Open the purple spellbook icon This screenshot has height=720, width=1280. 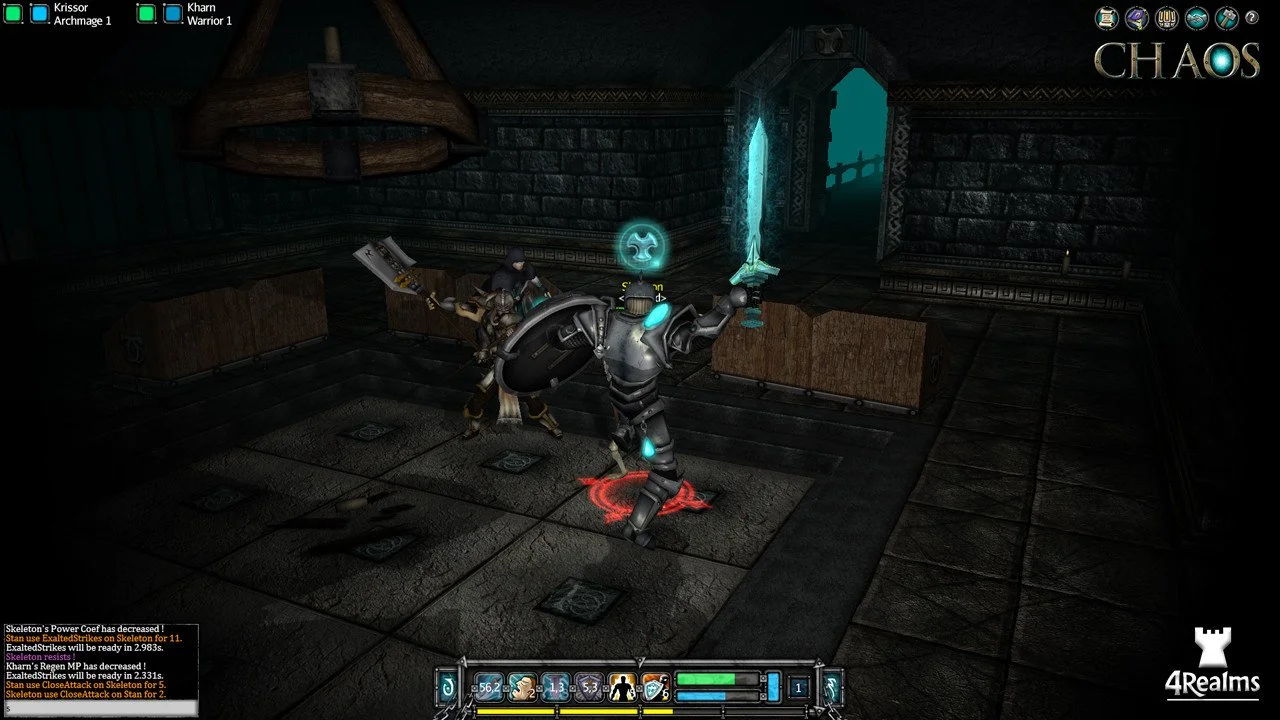1136,17
